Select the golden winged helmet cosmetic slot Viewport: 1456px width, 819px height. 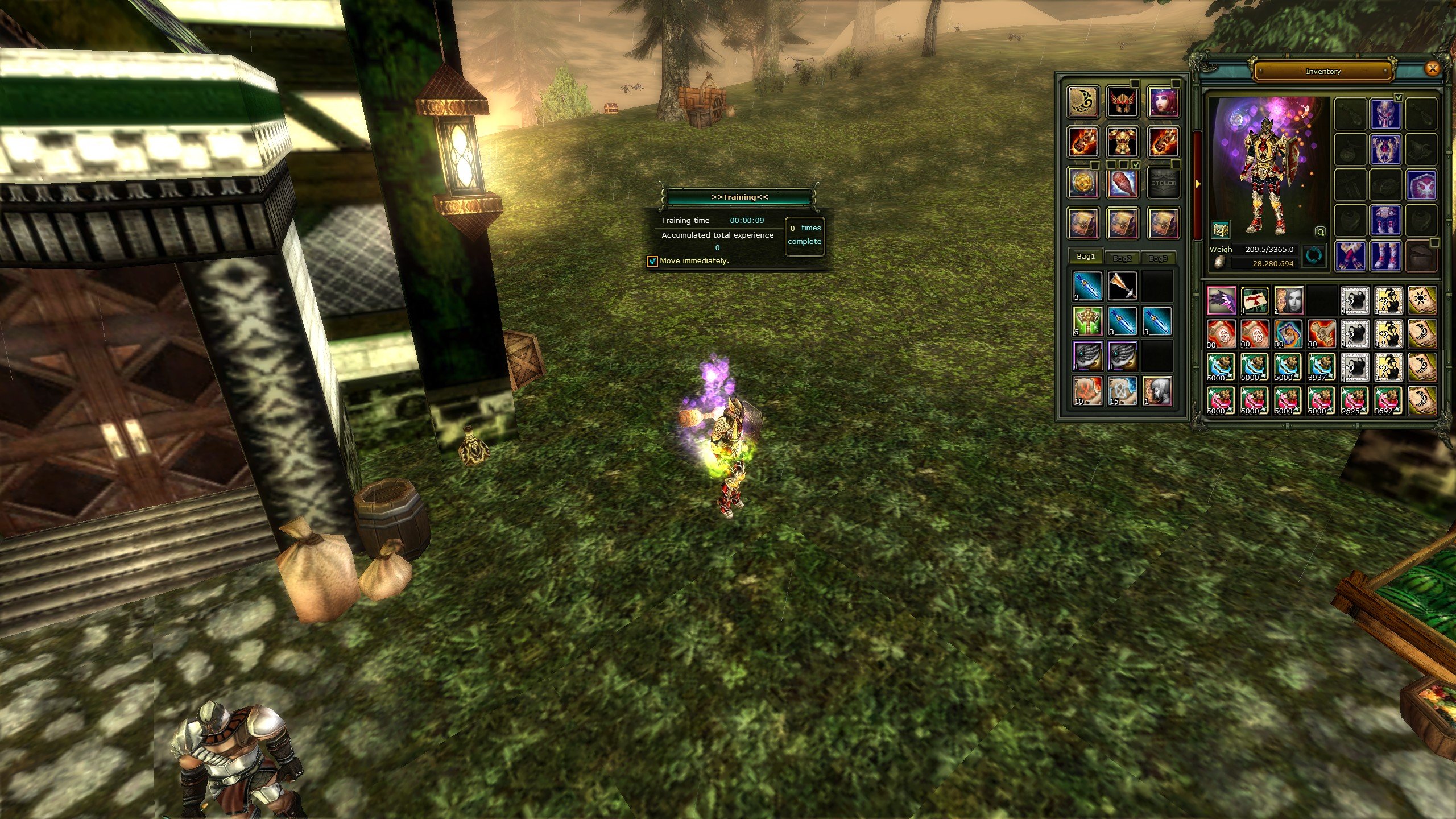coord(1122,102)
